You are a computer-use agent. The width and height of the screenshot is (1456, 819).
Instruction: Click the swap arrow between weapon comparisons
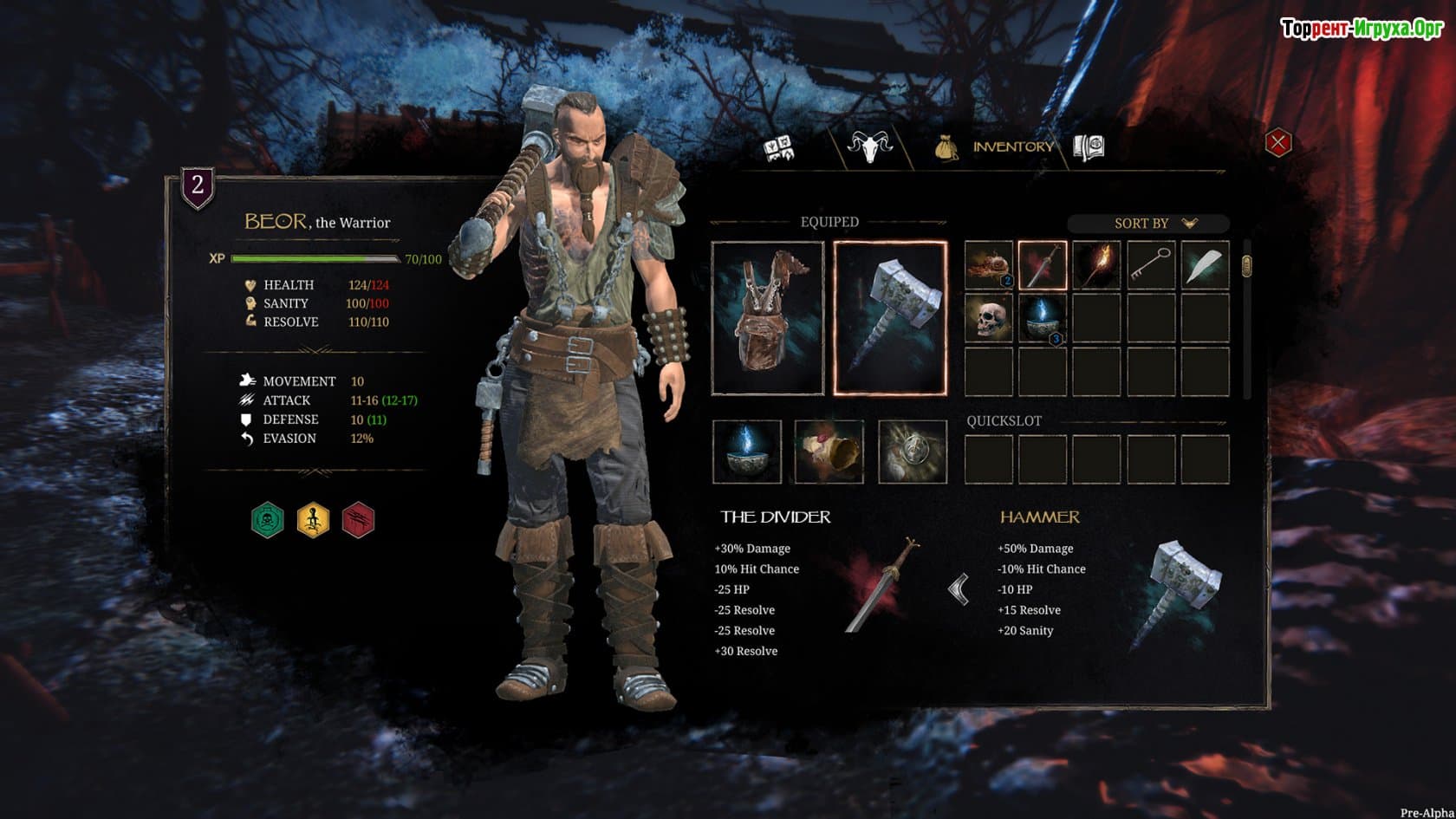coord(959,590)
